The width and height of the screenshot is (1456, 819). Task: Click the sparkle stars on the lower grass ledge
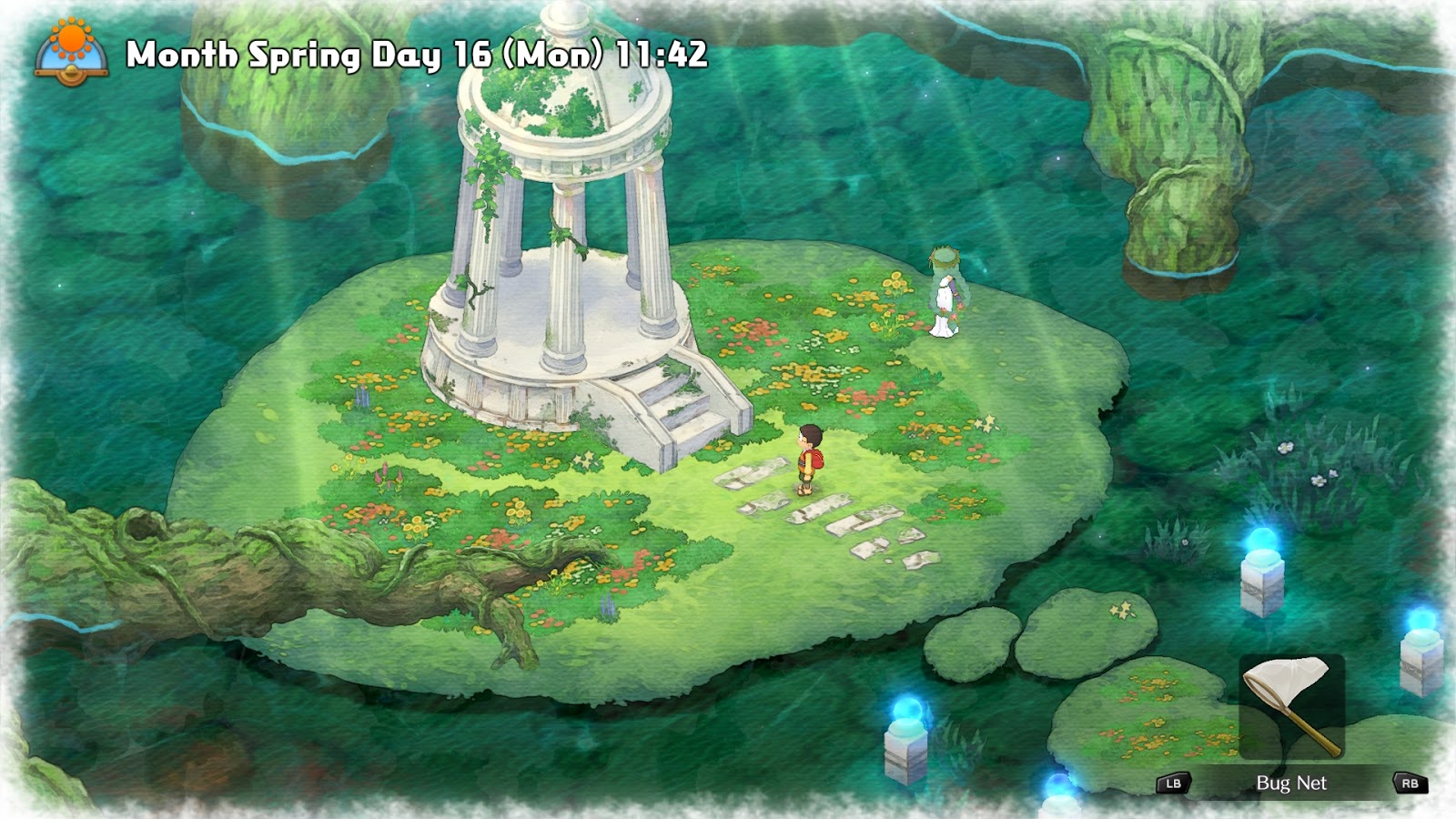[x=1122, y=612]
